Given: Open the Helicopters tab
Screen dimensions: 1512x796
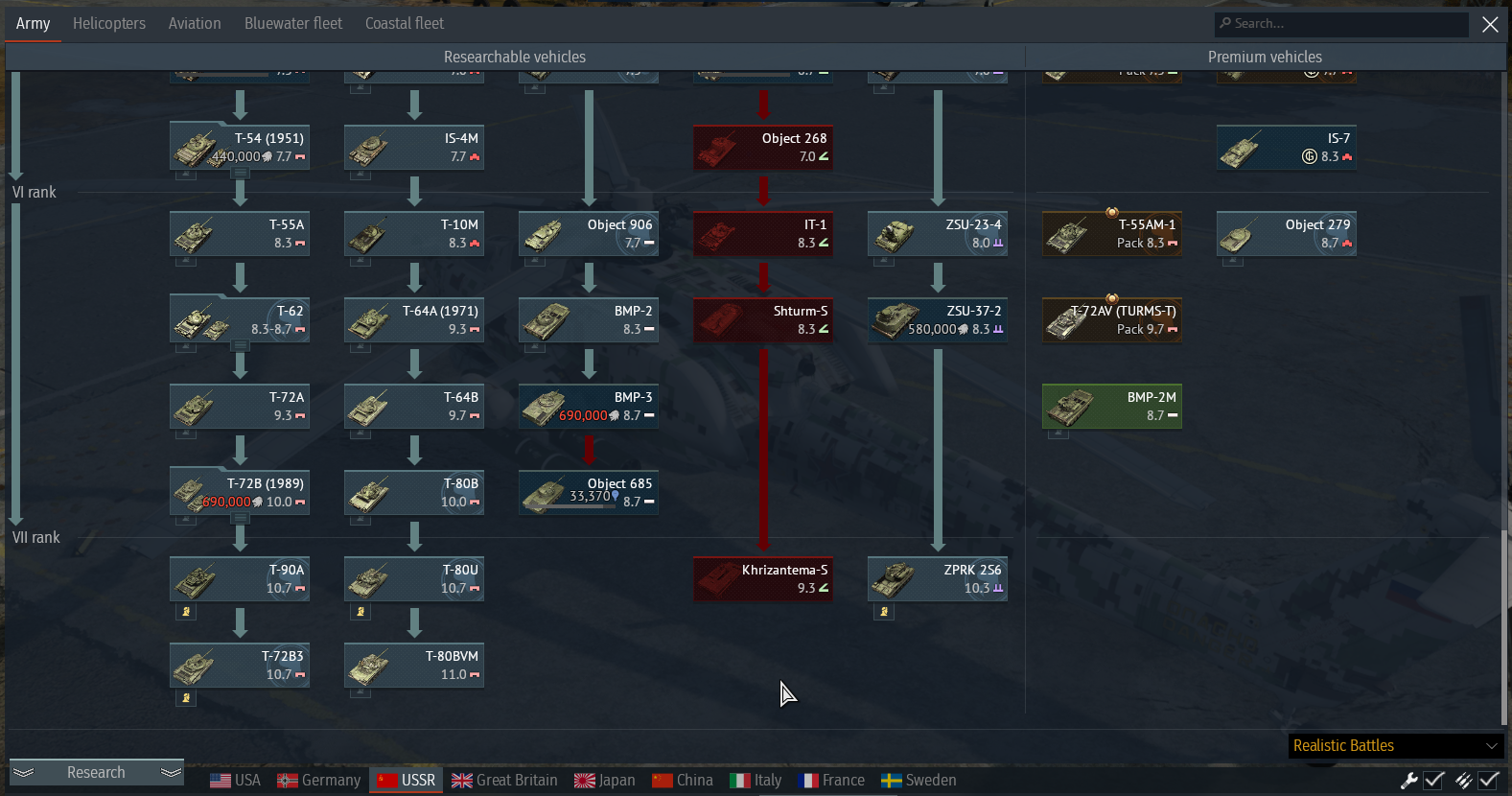Looking at the screenshot, I should [x=108, y=23].
